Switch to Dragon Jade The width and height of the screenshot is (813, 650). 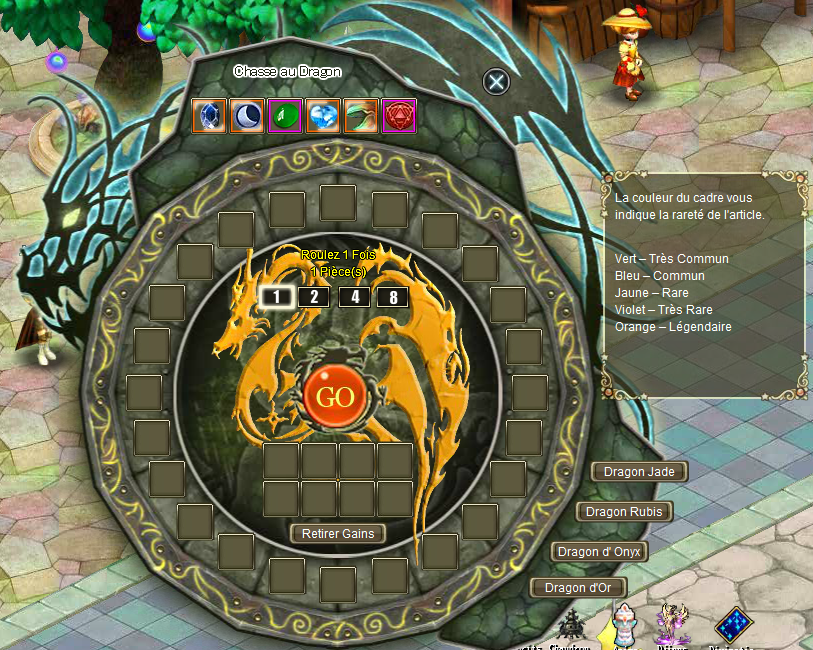640,472
